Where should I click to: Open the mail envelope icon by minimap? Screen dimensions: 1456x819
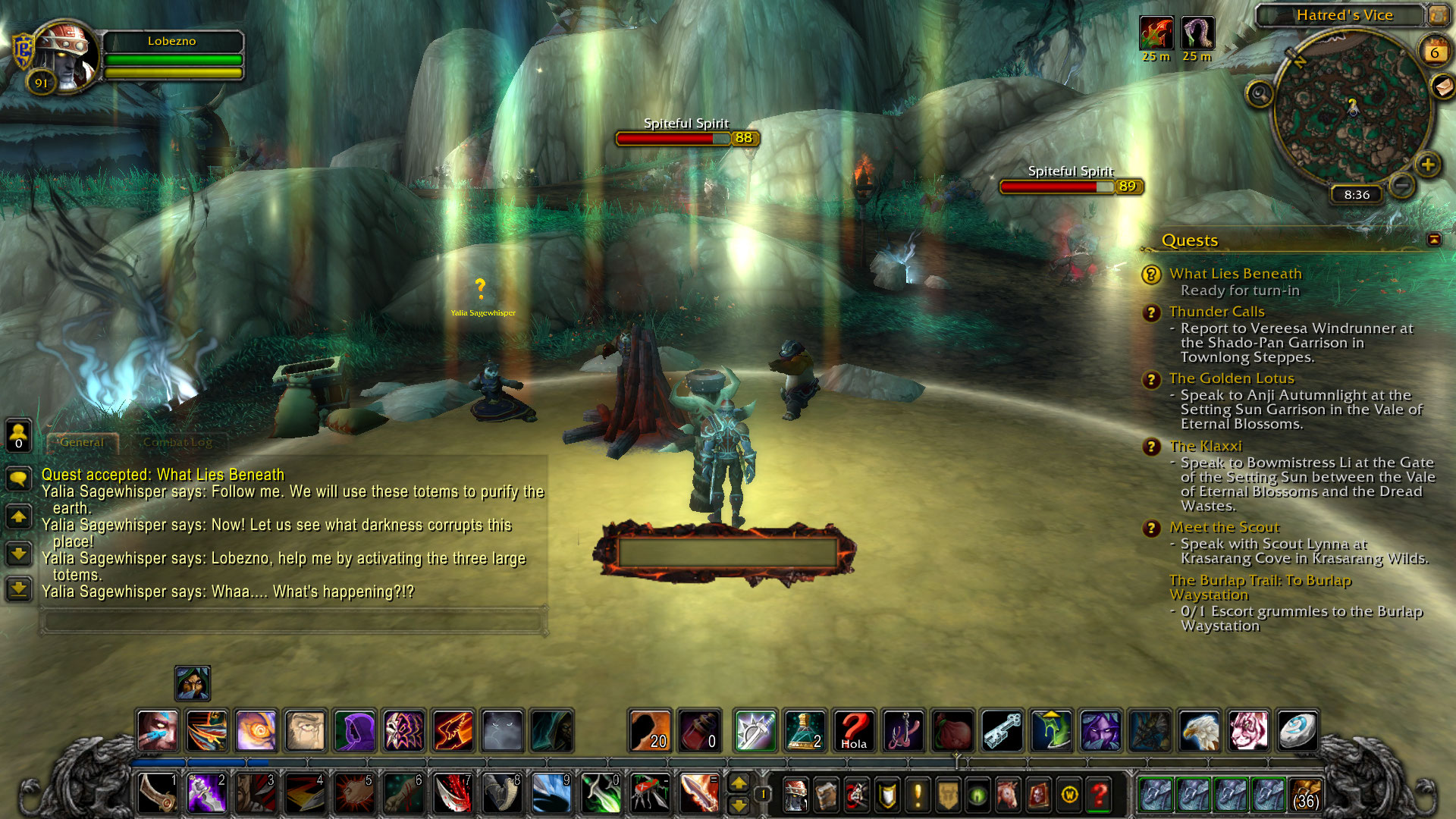tap(1442, 86)
